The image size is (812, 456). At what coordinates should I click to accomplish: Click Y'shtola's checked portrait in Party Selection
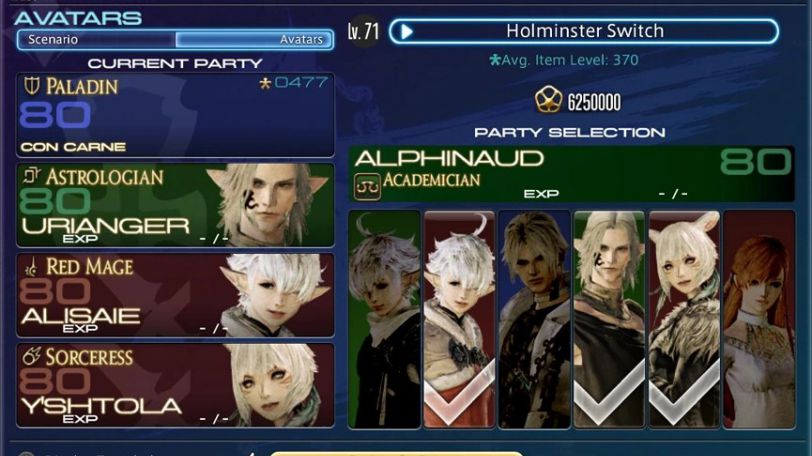pyautogui.click(x=684, y=318)
